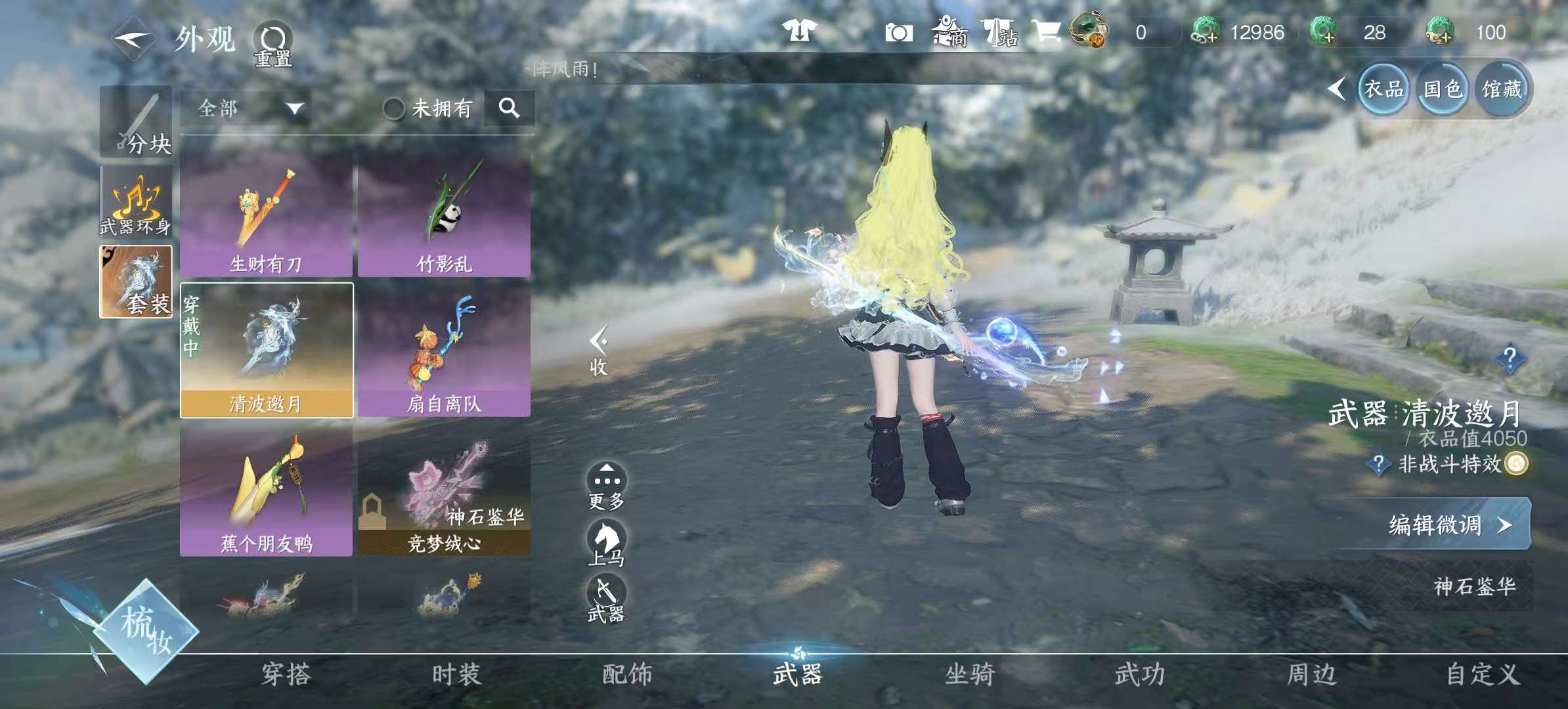
Task: Open the weapon search magnifier
Action: pos(509,108)
